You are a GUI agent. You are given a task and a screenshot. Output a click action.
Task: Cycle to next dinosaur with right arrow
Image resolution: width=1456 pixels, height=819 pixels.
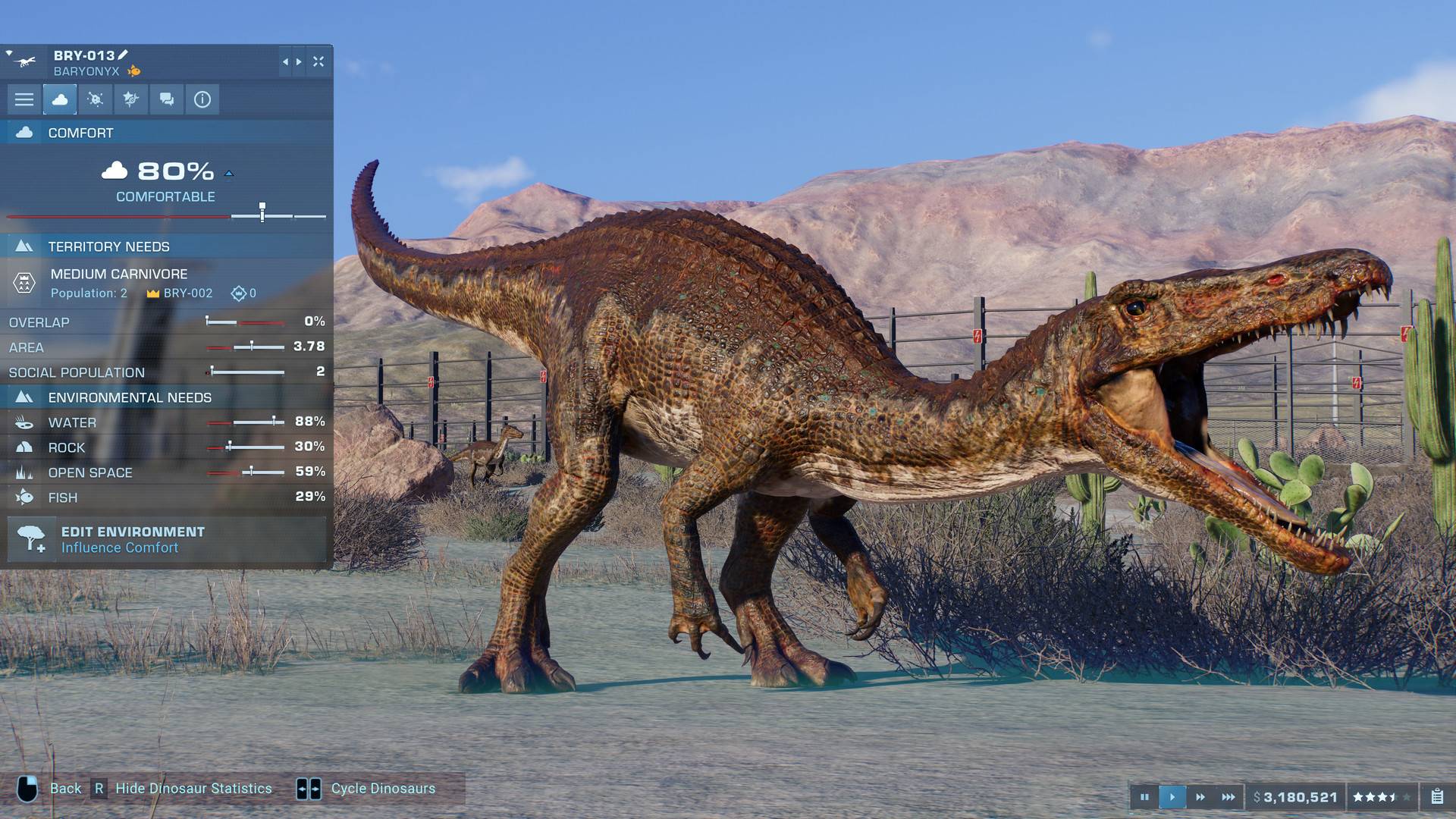point(299,62)
